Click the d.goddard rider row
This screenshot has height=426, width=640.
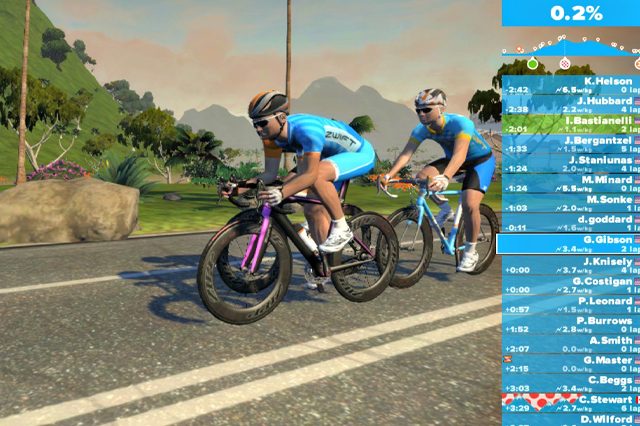[x=570, y=223]
